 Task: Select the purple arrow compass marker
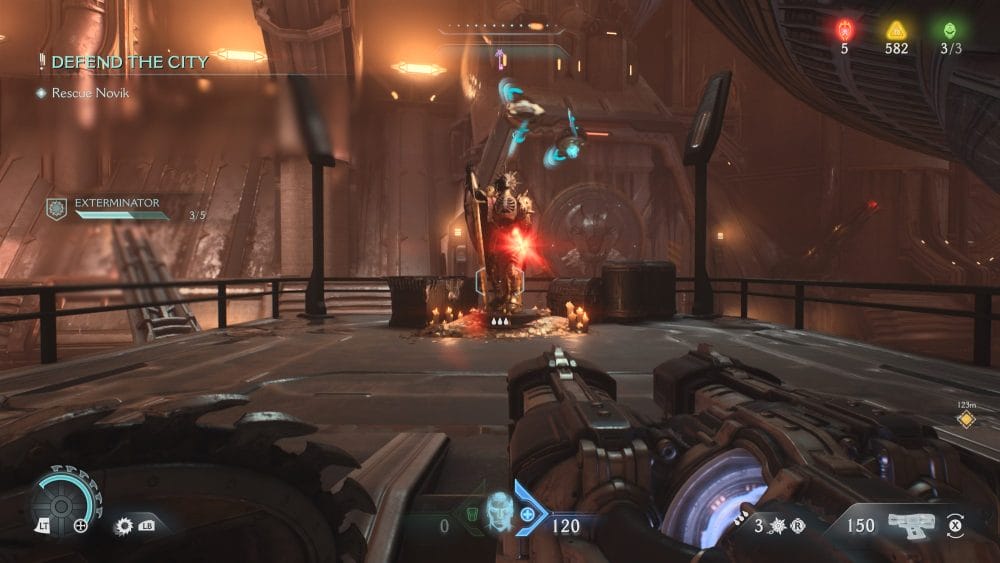click(500, 60)
